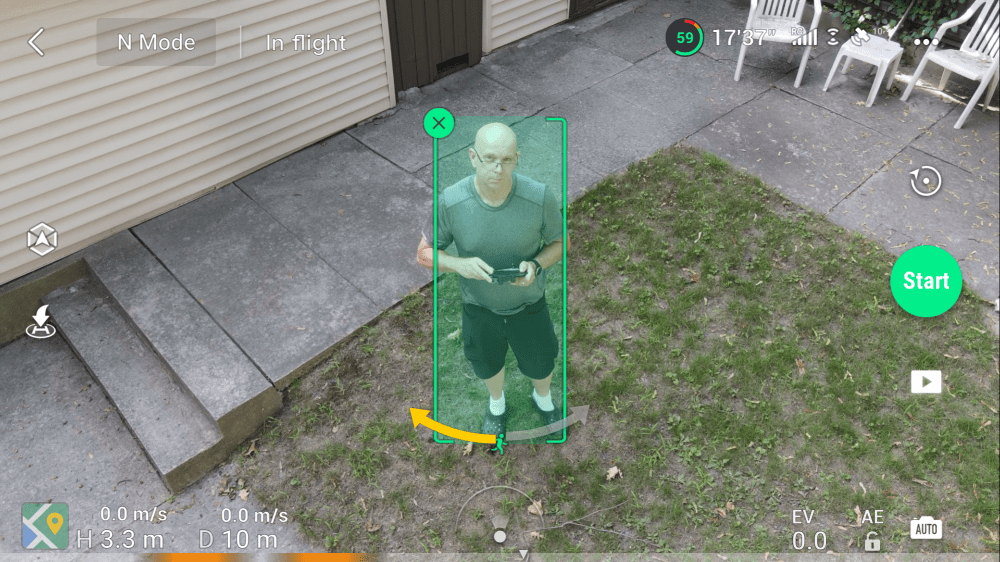The height and width of the screenshot is (562, 1000).
Task: Open the three-dot settings menu
Action: [x=927, y=42]
